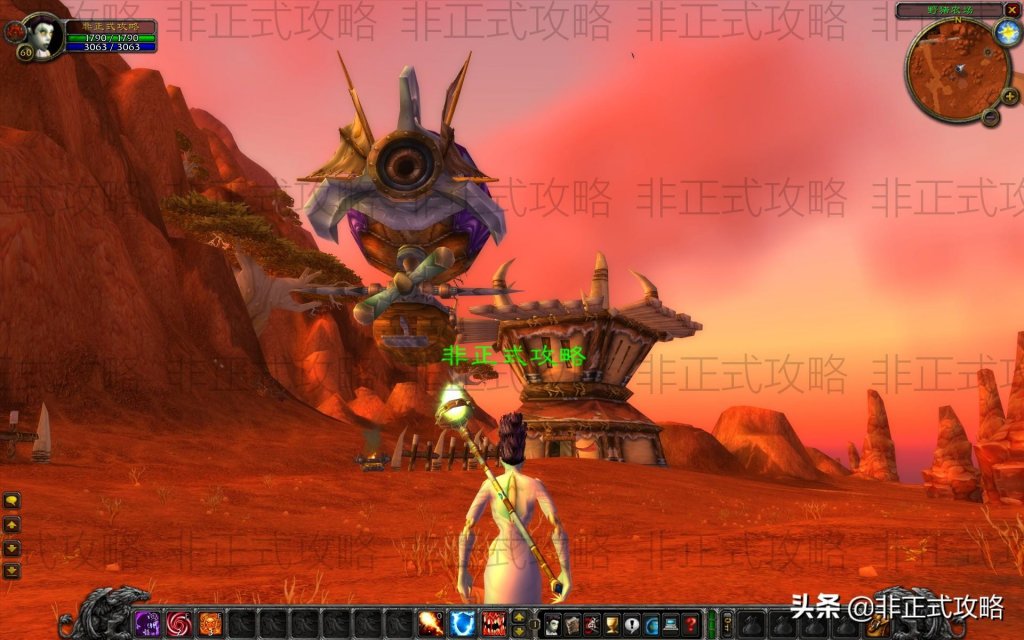Image resolution: width=1024 pixels, height=640 pixels.
Task: Switch to the next action bar page
Action: tap(518, 617)
